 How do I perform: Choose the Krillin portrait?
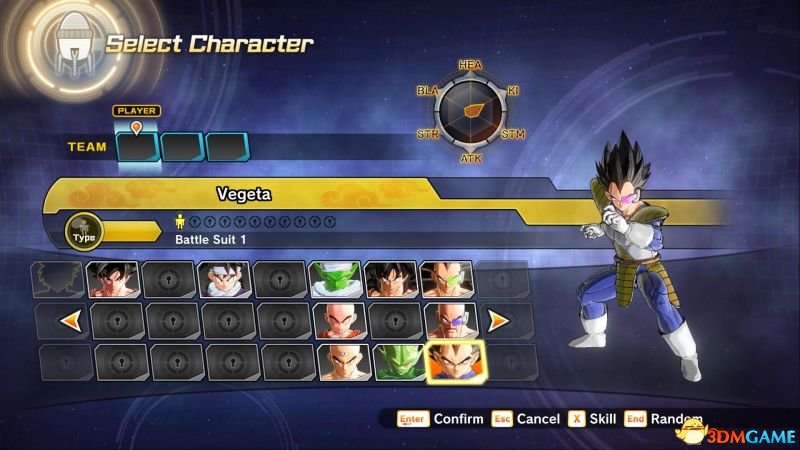coord(338,321)
